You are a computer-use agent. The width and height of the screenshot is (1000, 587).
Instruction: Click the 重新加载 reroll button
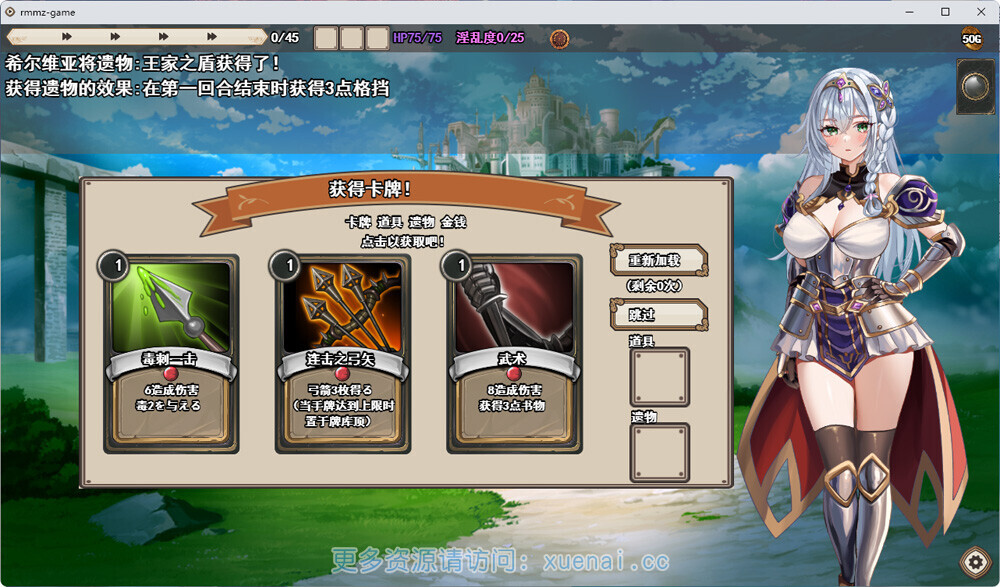pyautogui.click(x=658, y=260)
